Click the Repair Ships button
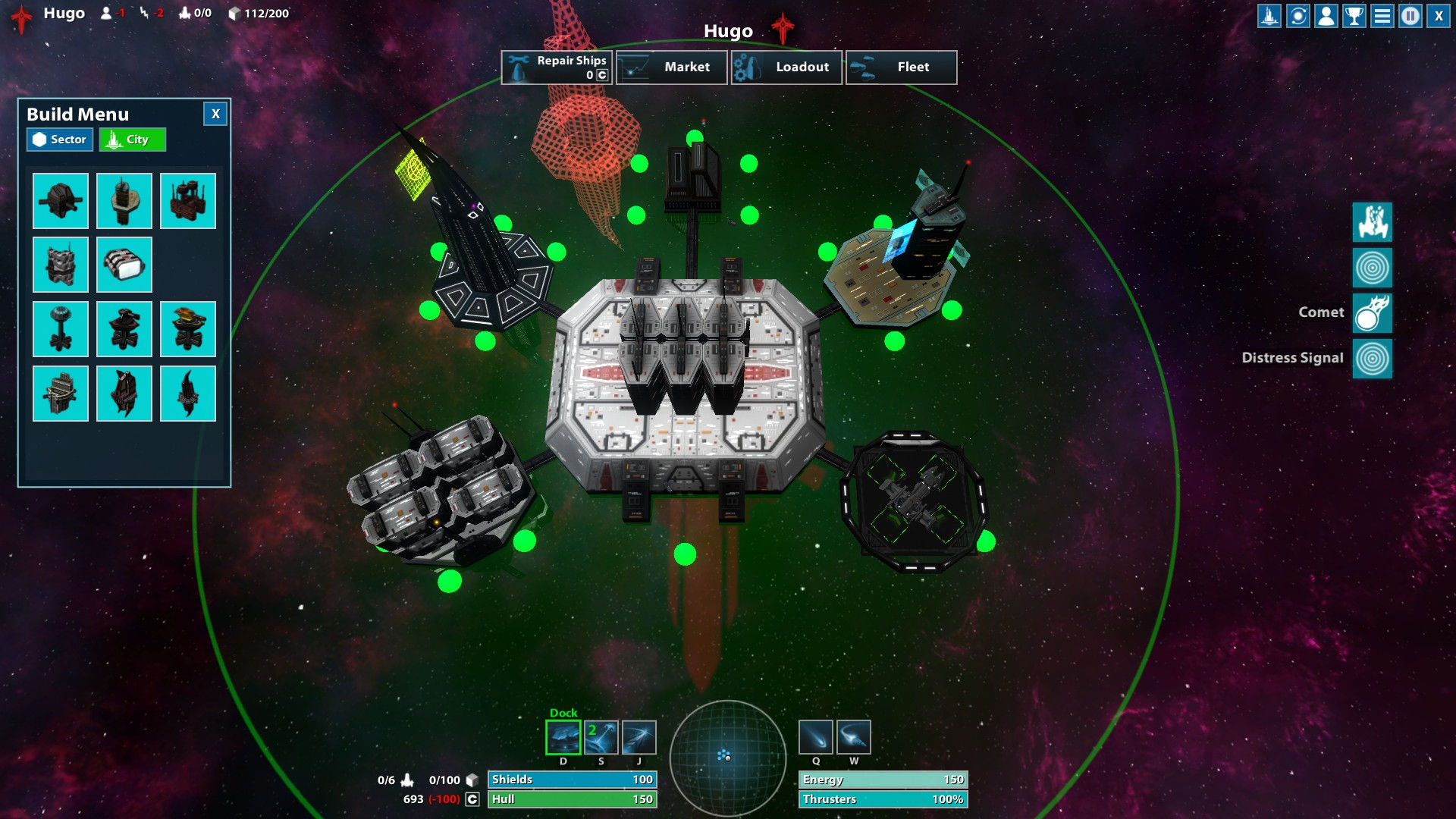This screenshot has height=819, width=1456. [557, 67]
